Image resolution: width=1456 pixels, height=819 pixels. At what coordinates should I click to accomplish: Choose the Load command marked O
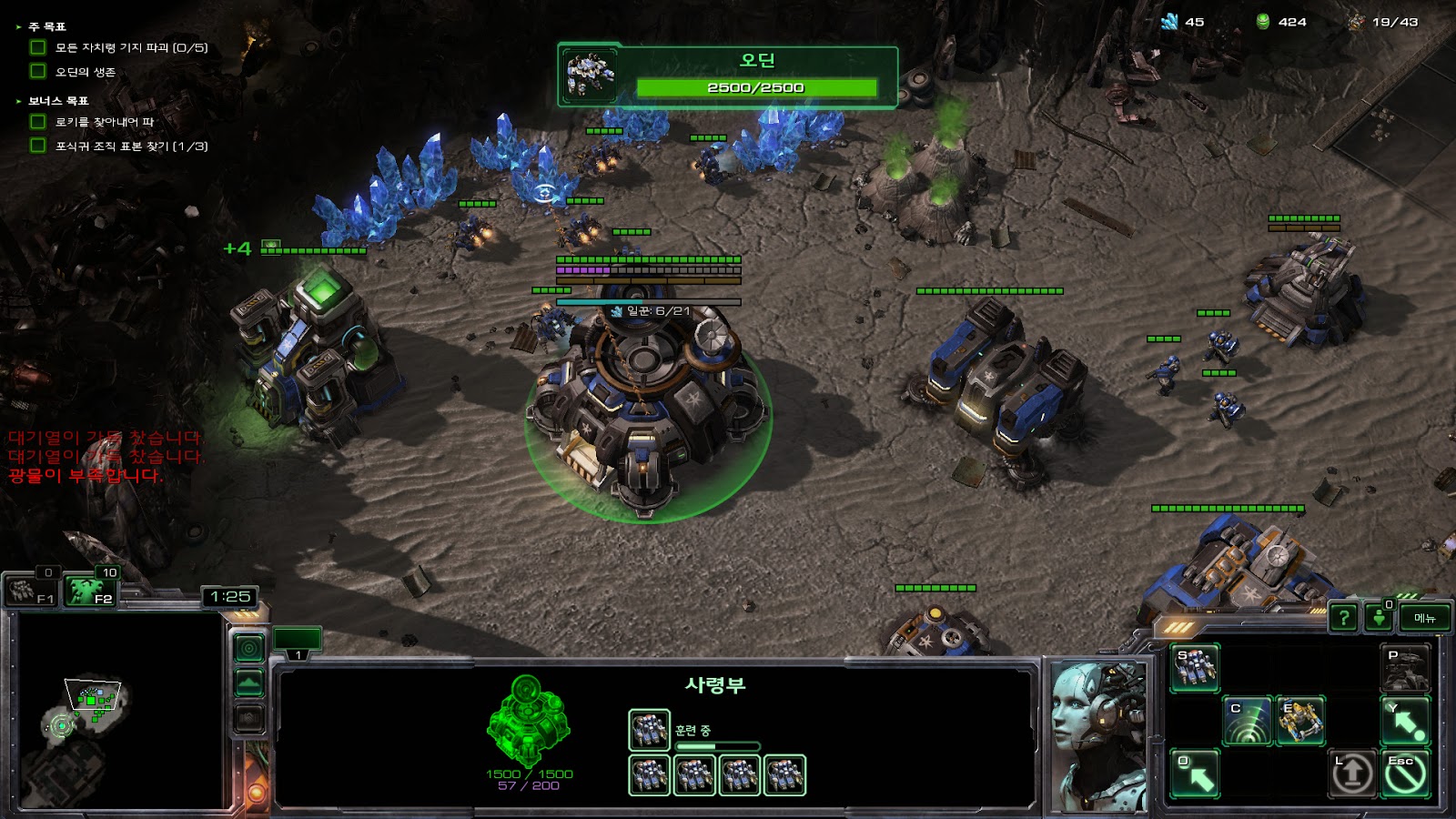[x=1195, y=773]
